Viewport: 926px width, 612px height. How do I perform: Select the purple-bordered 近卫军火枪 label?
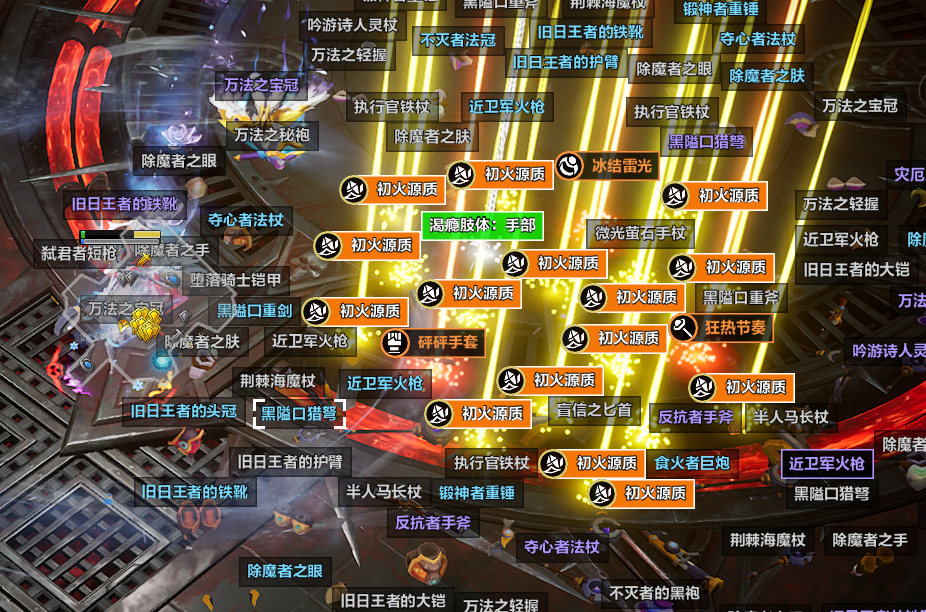[x=826, y=463]
